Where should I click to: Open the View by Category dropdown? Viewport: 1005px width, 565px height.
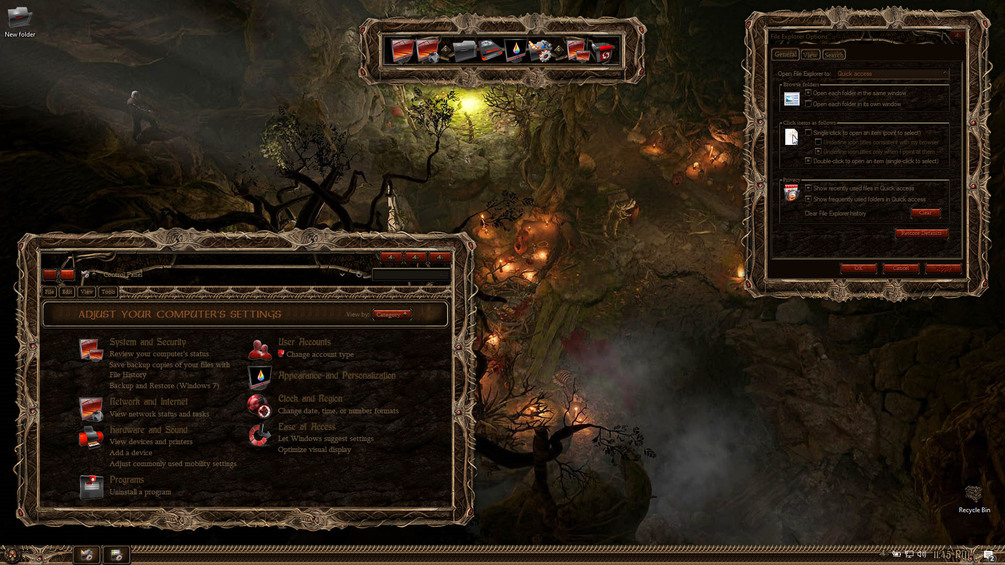coord(392,314)
